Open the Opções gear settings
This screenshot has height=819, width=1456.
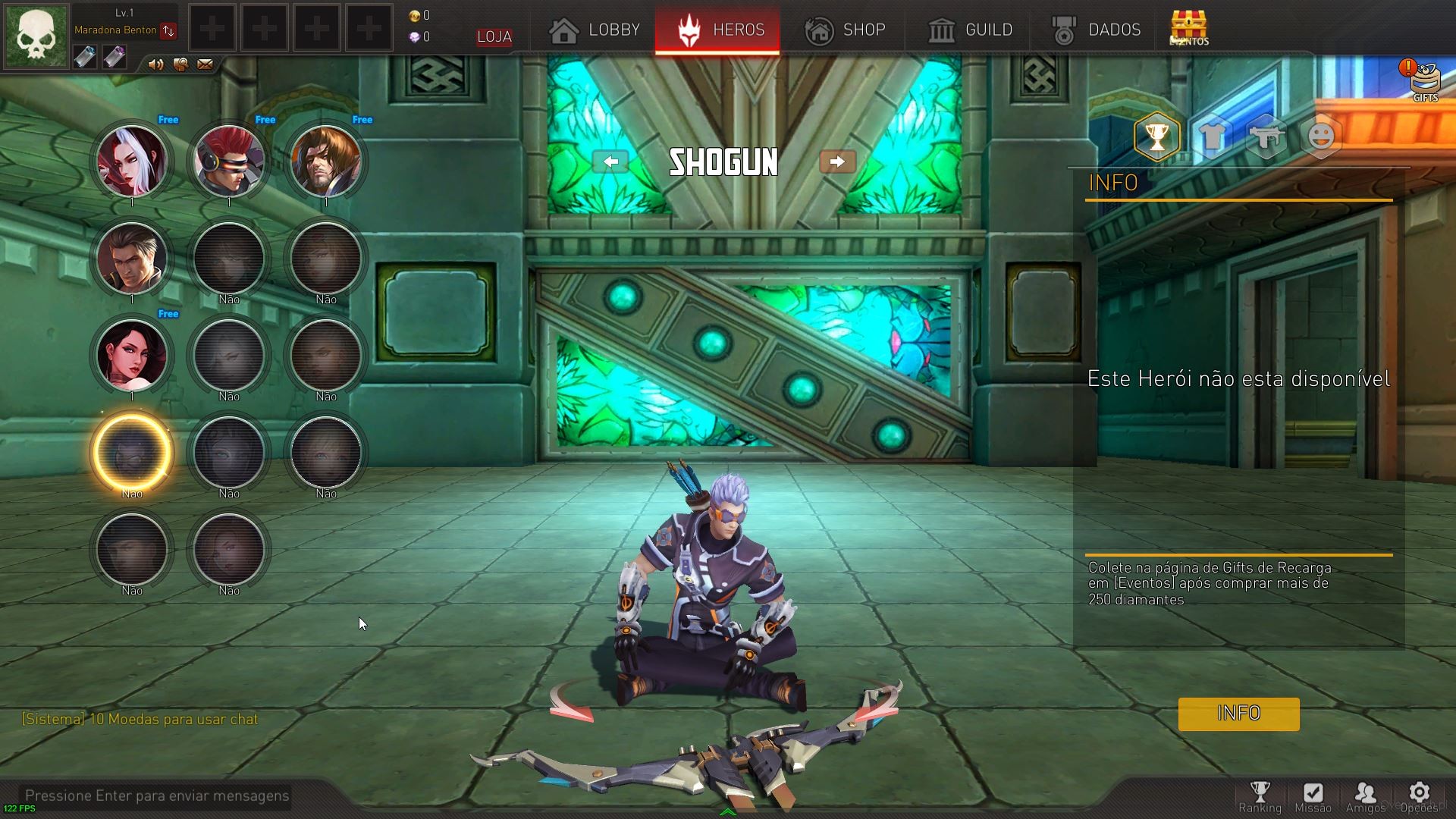click(x=1419, y=796)
